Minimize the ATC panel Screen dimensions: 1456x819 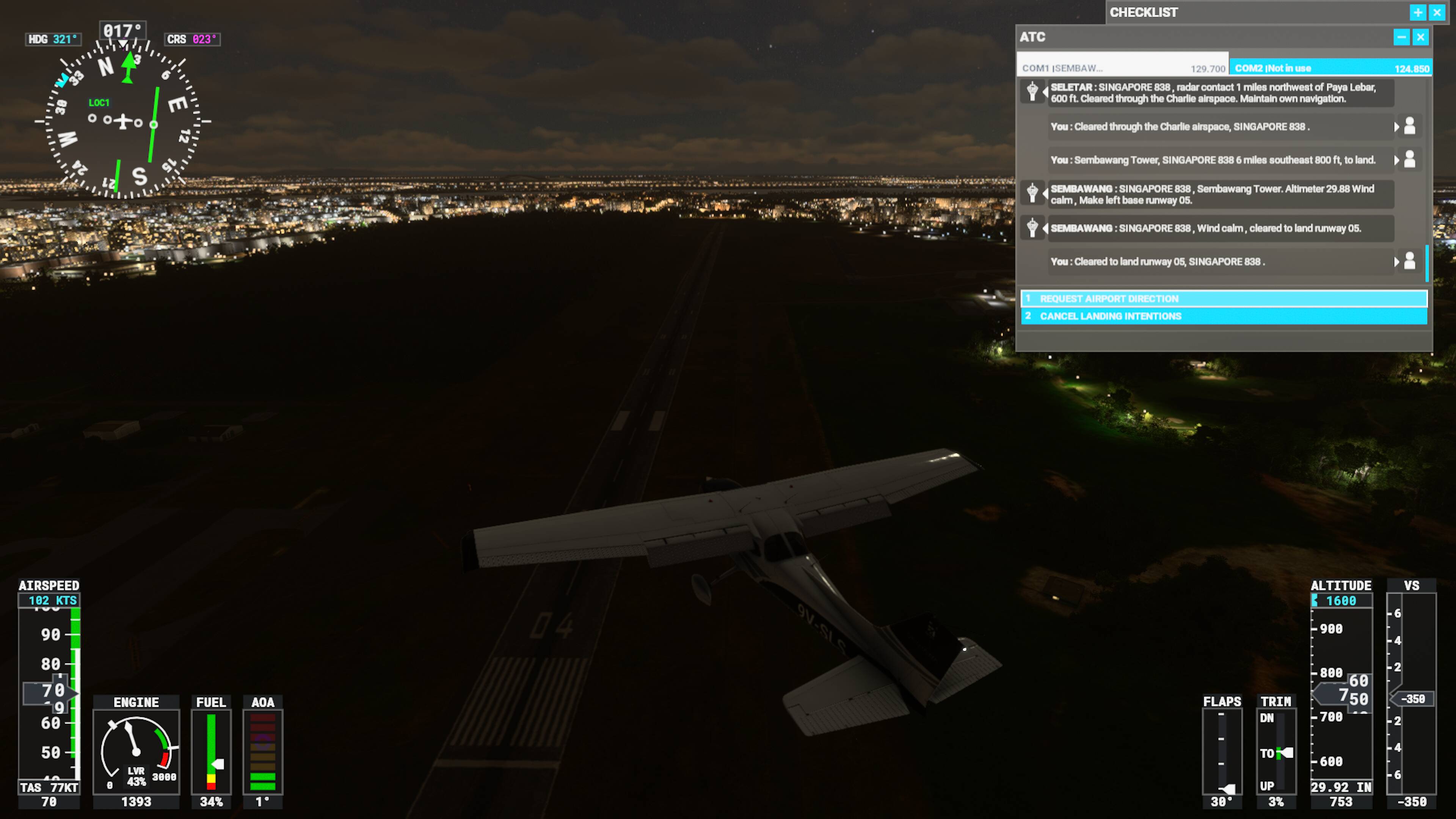pos(1401,37)
